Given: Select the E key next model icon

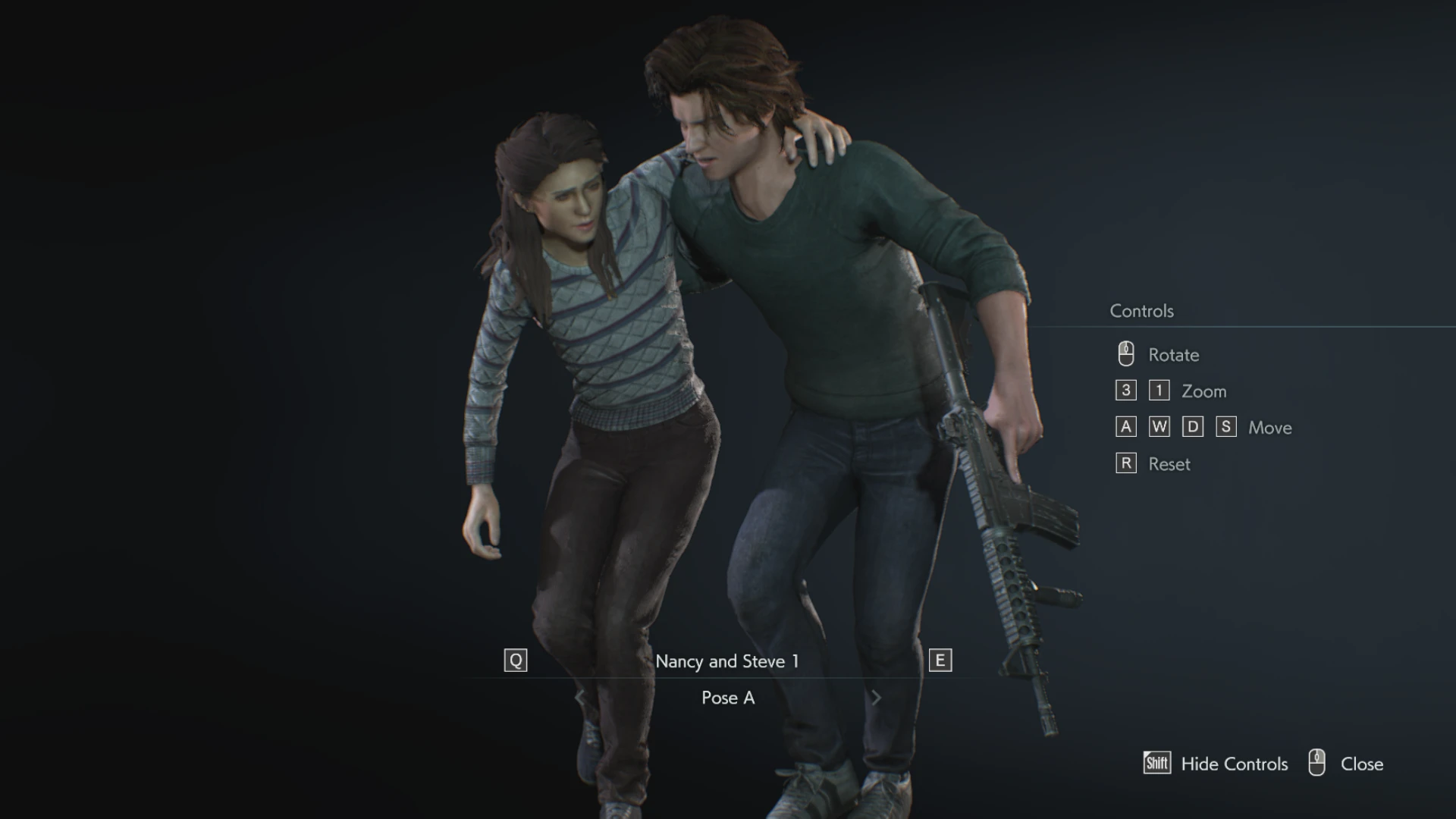Looking at the screenshot, I should pyautogui.click(x=940, y=660).
